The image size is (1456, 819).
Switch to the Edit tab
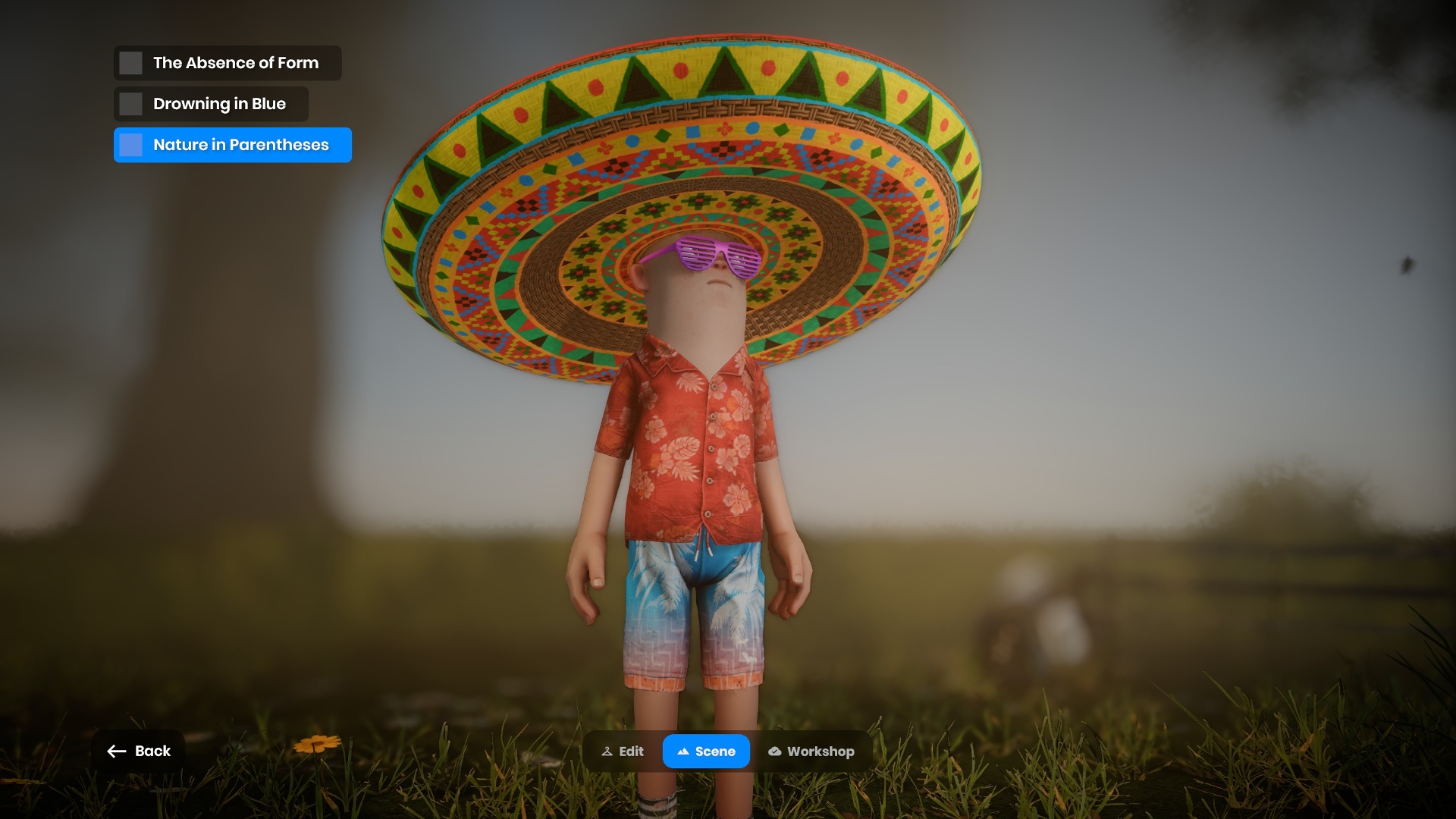tap(623, 752)
